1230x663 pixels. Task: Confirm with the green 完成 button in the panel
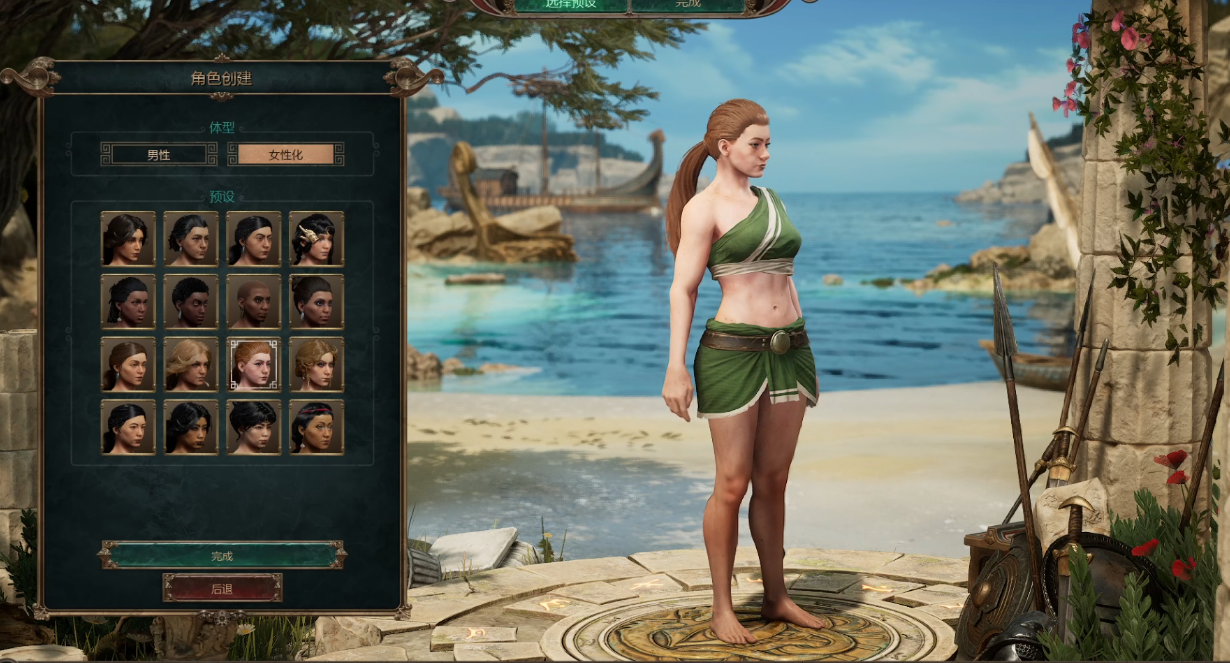point(222,555)
